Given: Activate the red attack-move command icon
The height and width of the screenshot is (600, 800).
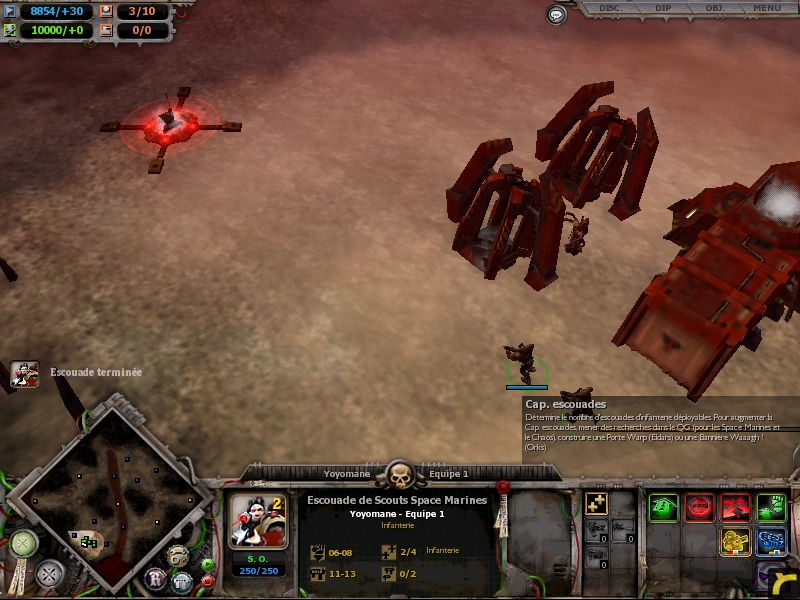Looking at the screenshot, I should click(x=735, y=507).
